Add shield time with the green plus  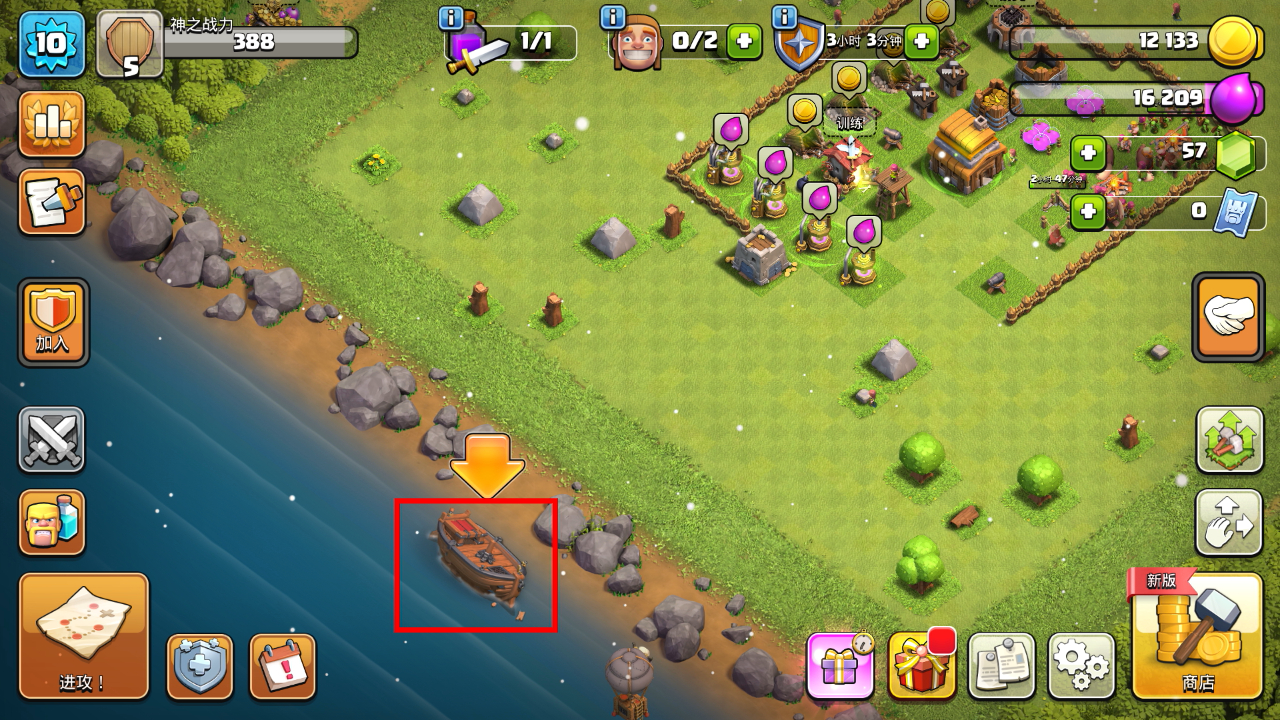coord(921,42)
